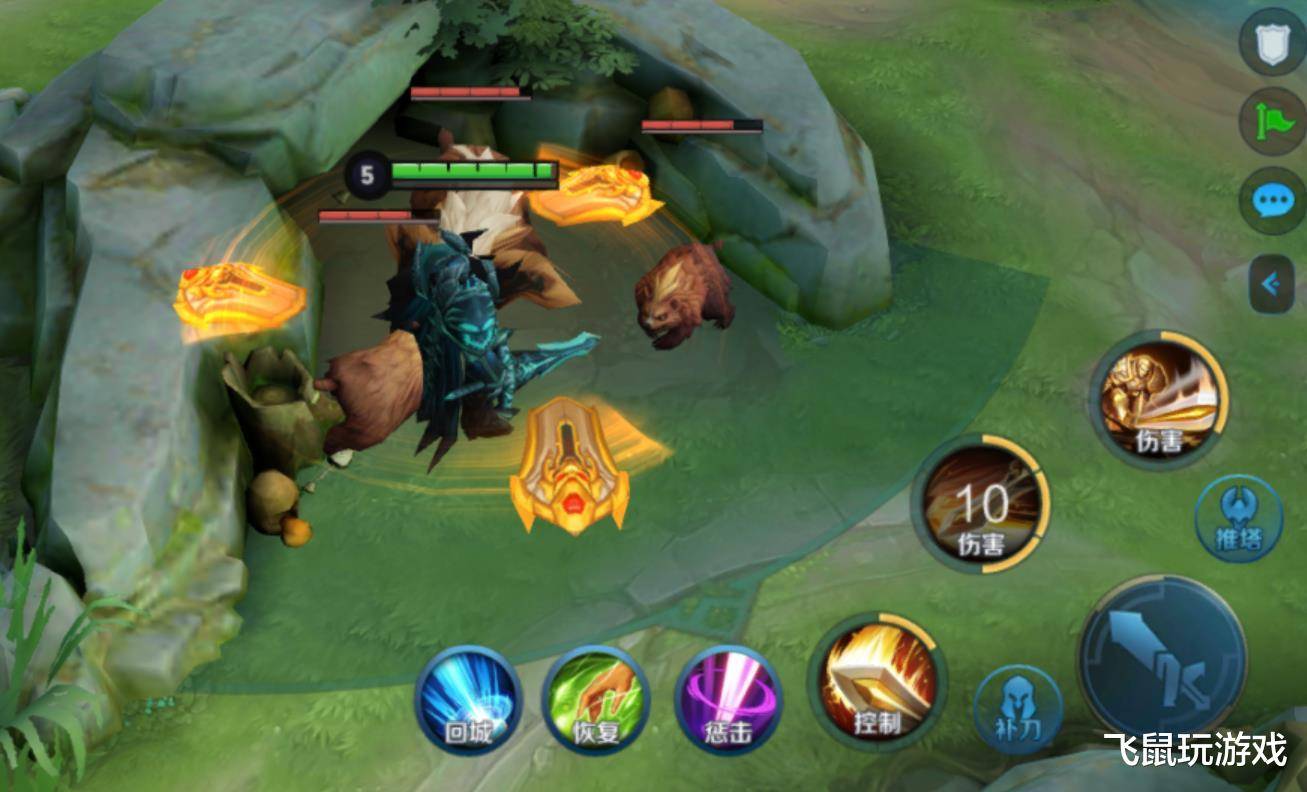This screenshot has width=1307, height=792.
Task: Open the chat speech bubble icon
Action: click(1272, 201)
